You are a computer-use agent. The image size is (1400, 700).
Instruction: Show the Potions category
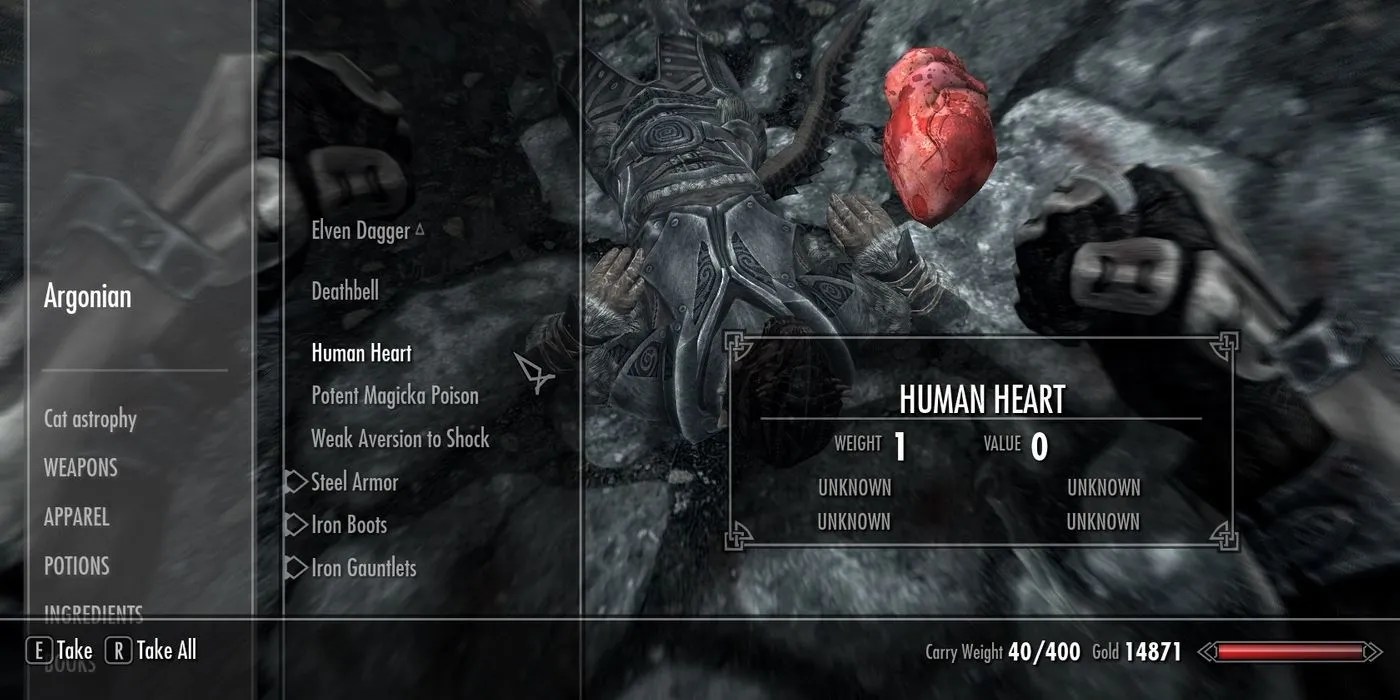(76, 566)
